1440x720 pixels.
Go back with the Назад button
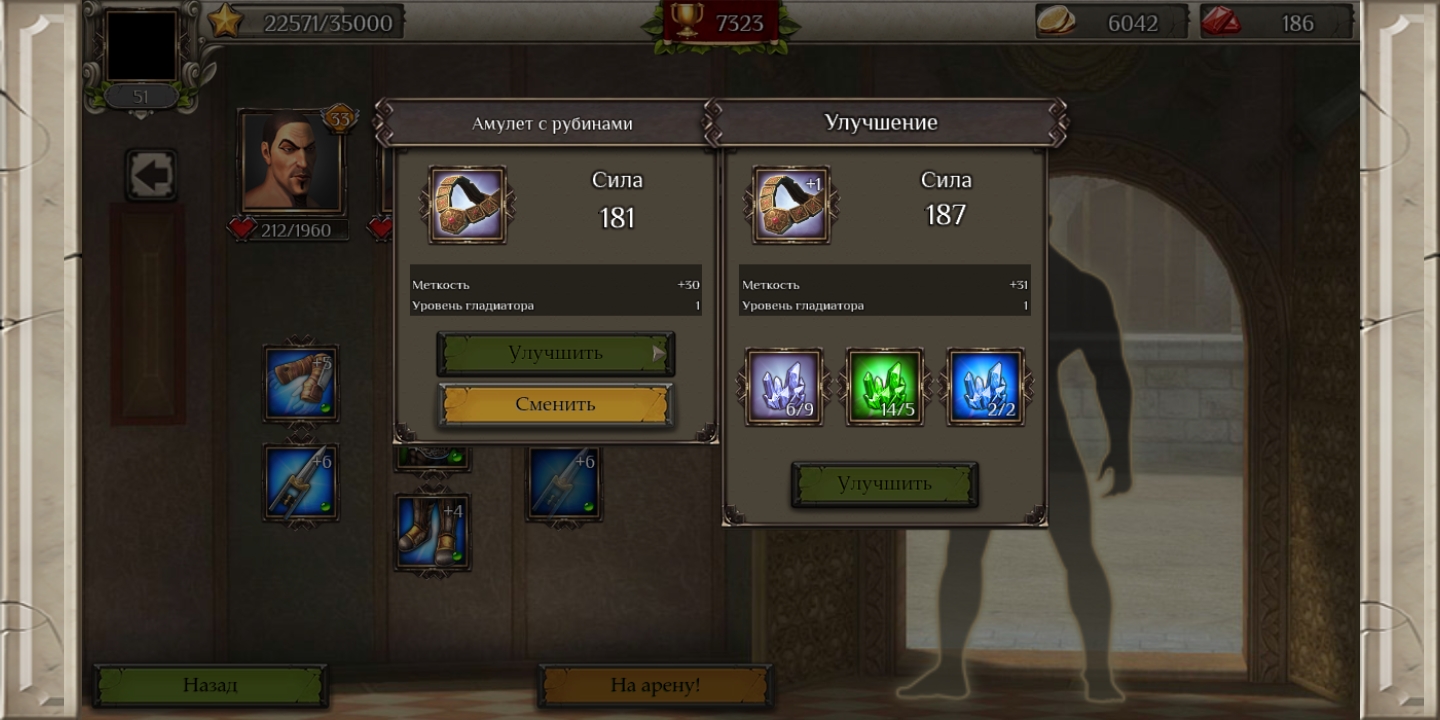(x=210, y=685)
